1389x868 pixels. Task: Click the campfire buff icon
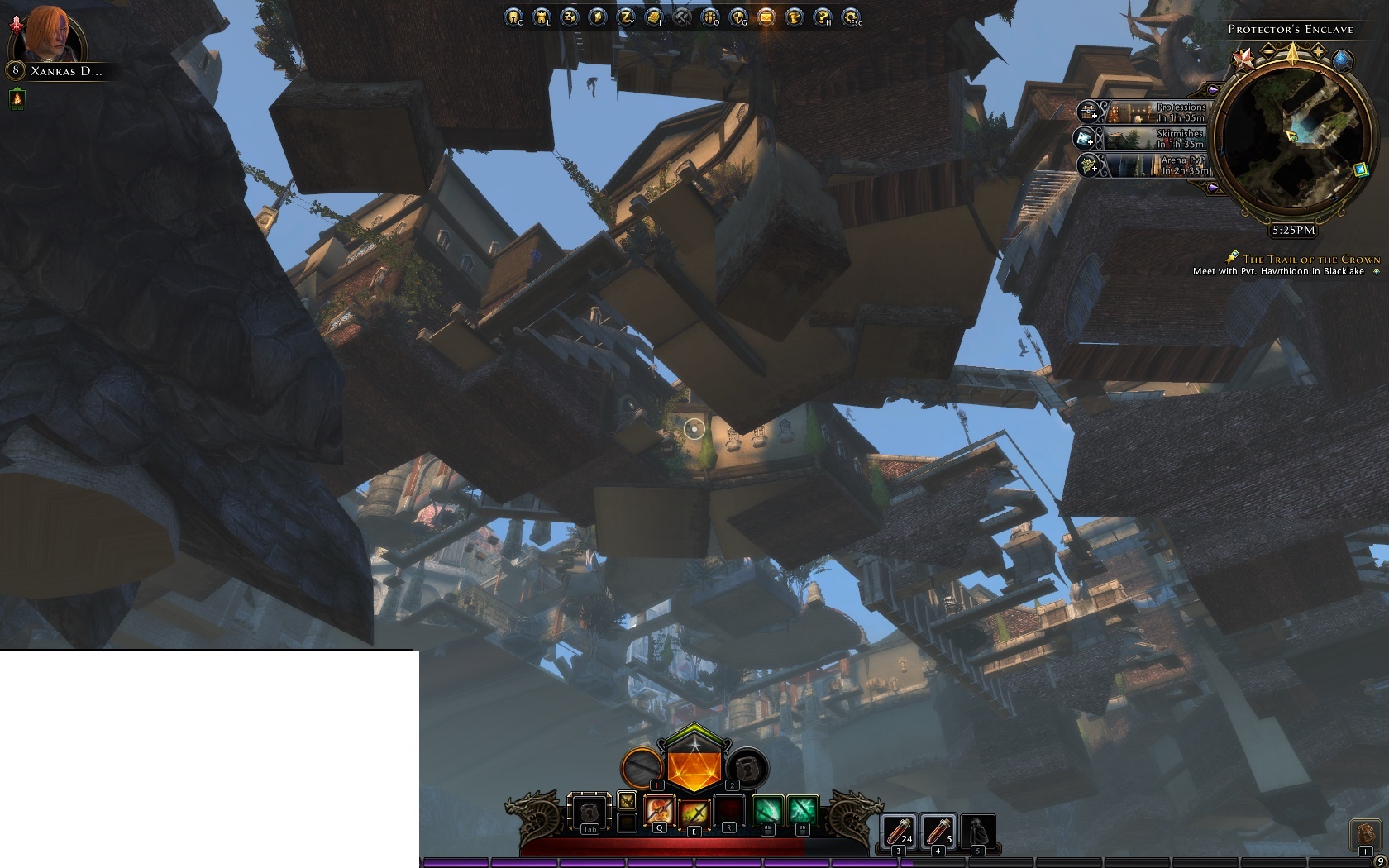[17, 98]
